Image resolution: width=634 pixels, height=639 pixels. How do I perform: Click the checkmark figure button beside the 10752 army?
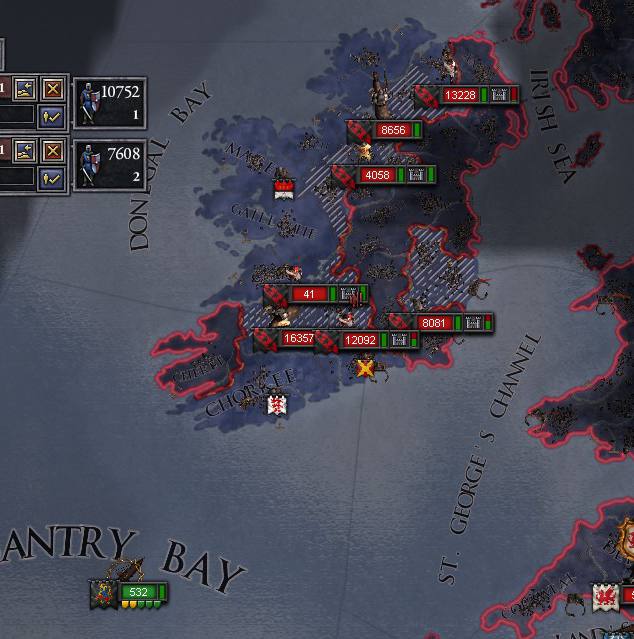[51, 115]
